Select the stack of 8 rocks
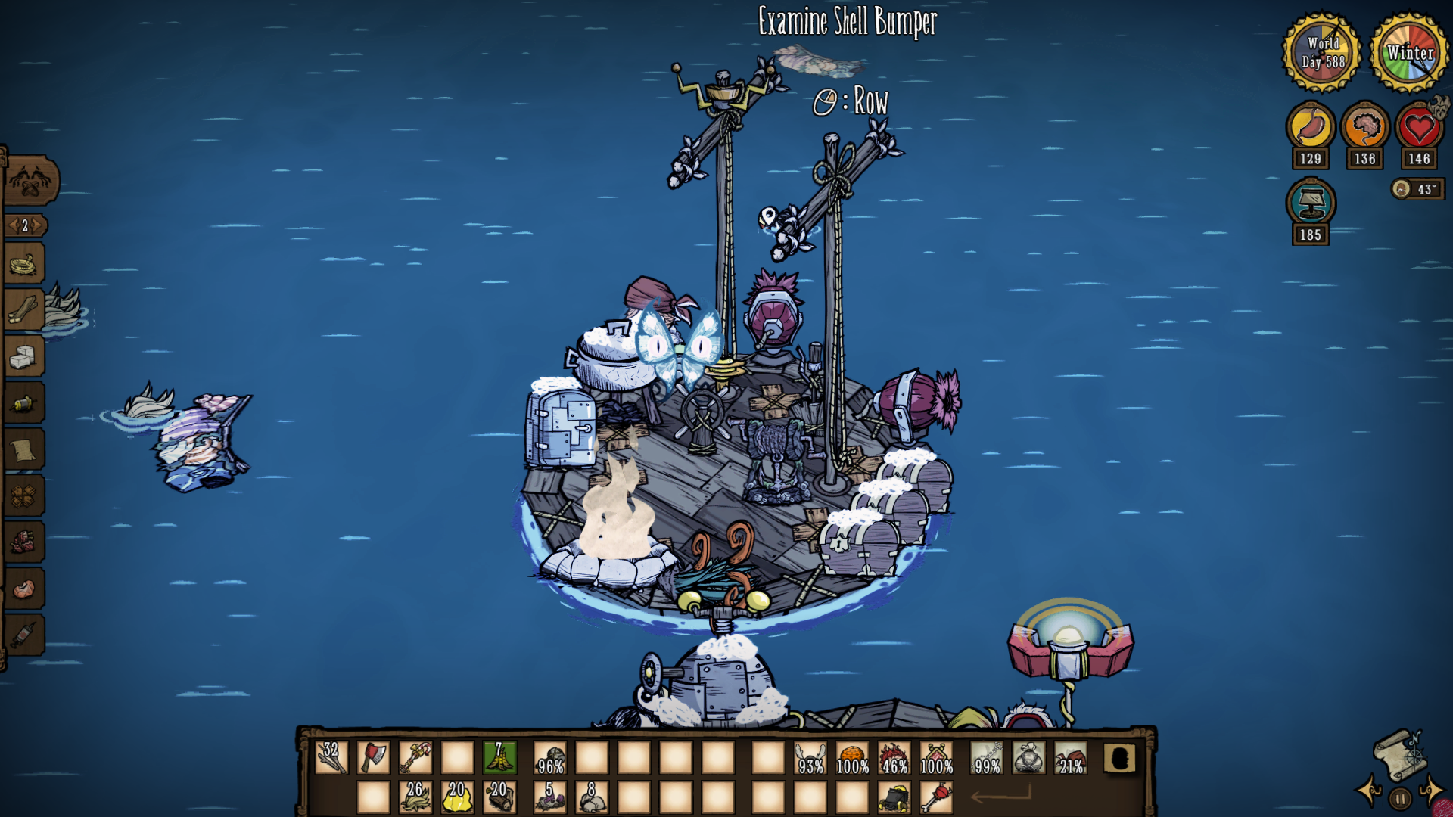Image resolution: width=1456 pixels, height=817 pixels. point(592,797)
